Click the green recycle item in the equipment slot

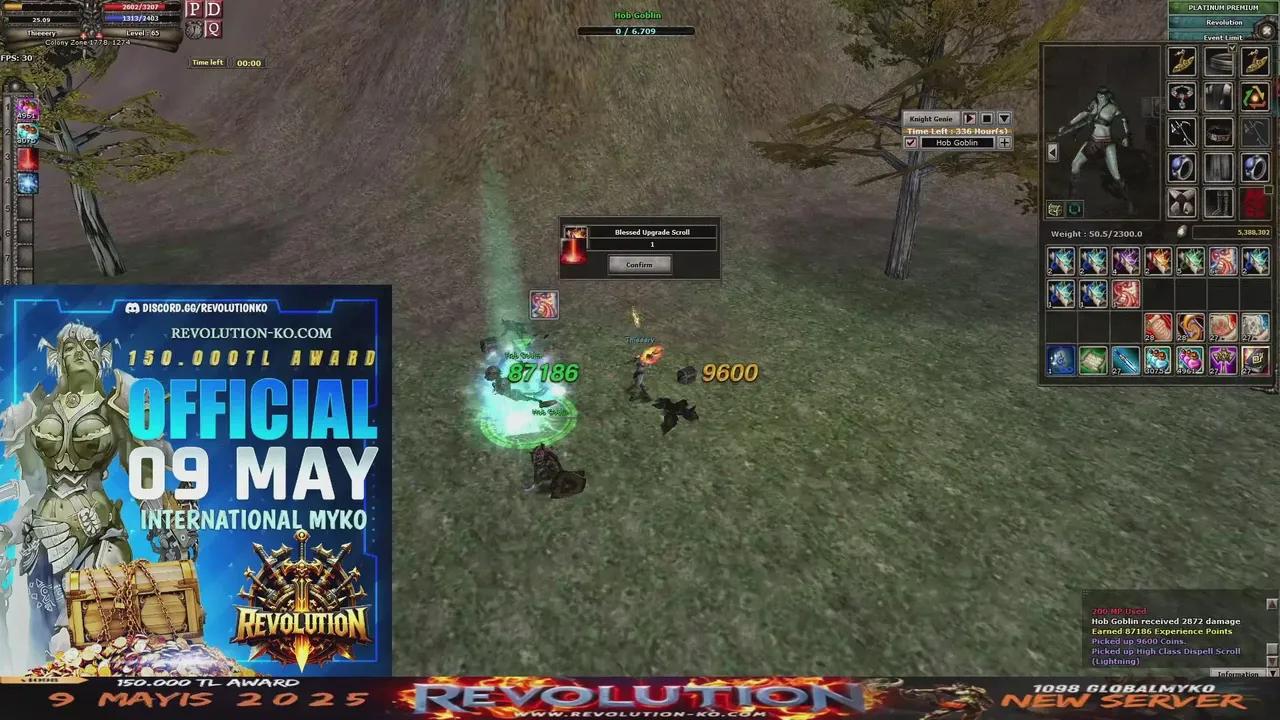click(x=1256, y=98)
